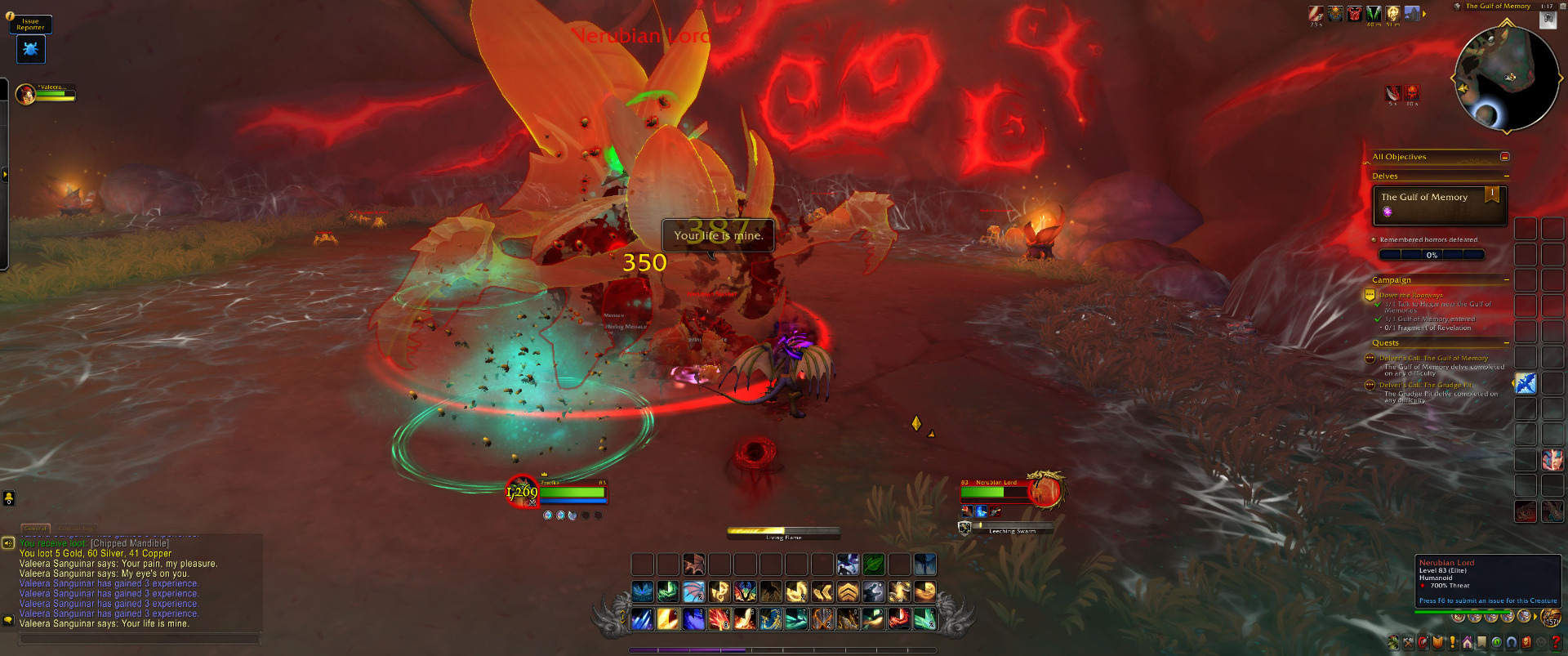Click the chat input box
The height and width of the screenshot is (656, 1568).
pyautogui.click(x=139, y=639)
